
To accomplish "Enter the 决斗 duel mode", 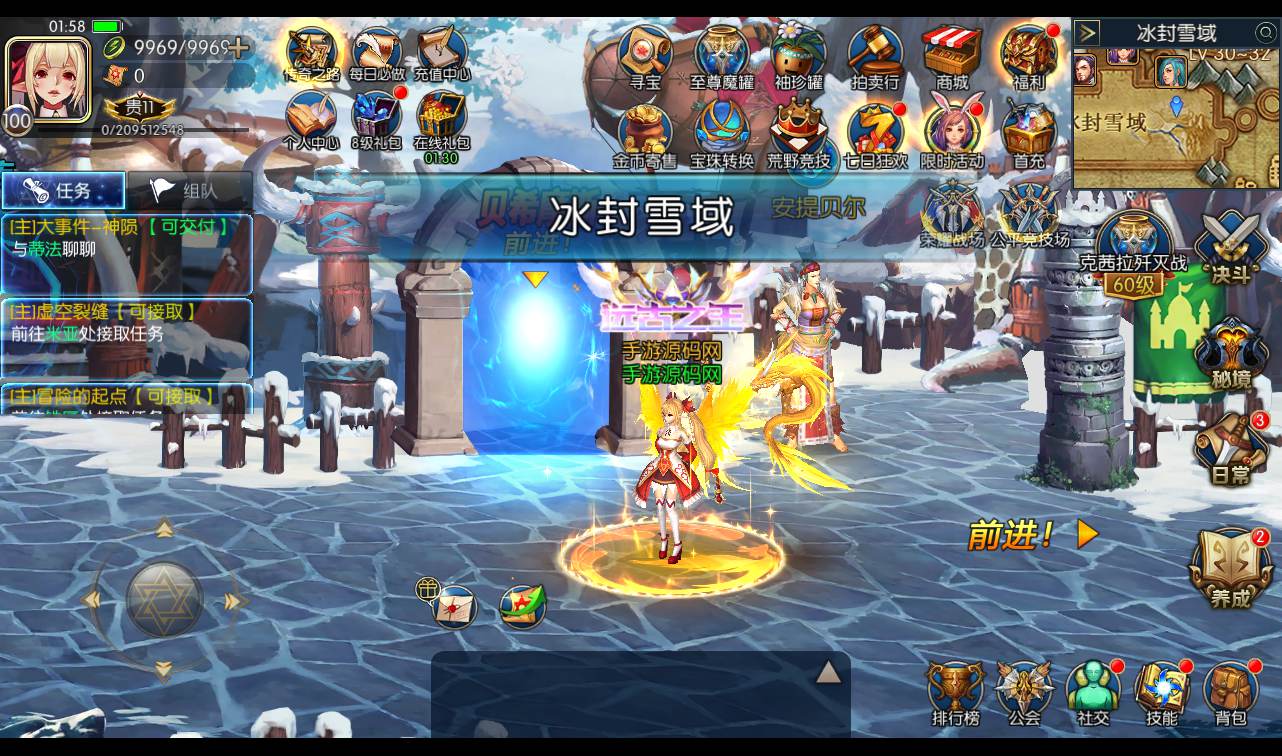I will click(1230, 245).
